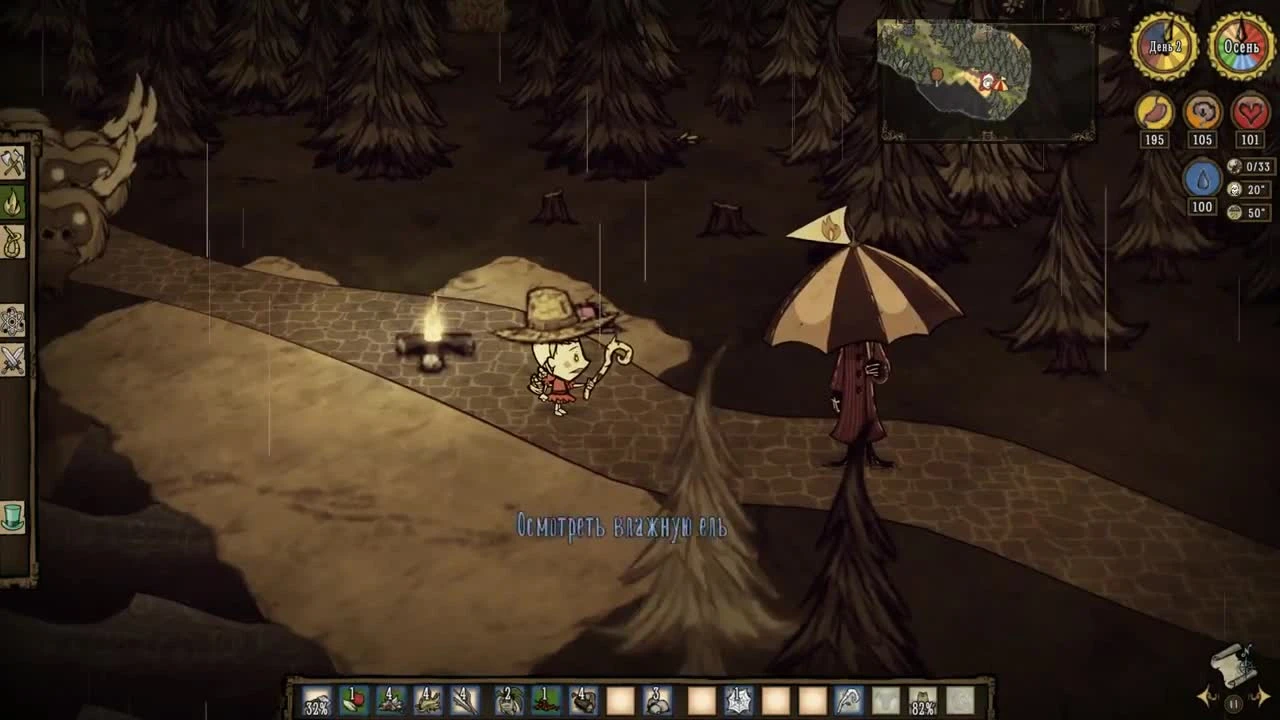Open the Science crafting category with the atom icon
Screen dimensions: 1280x720
[13, 322]
